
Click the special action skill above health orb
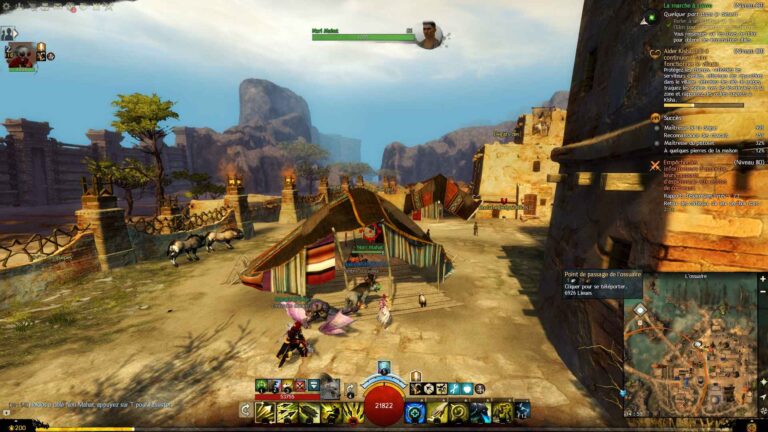tap(384, 368)
